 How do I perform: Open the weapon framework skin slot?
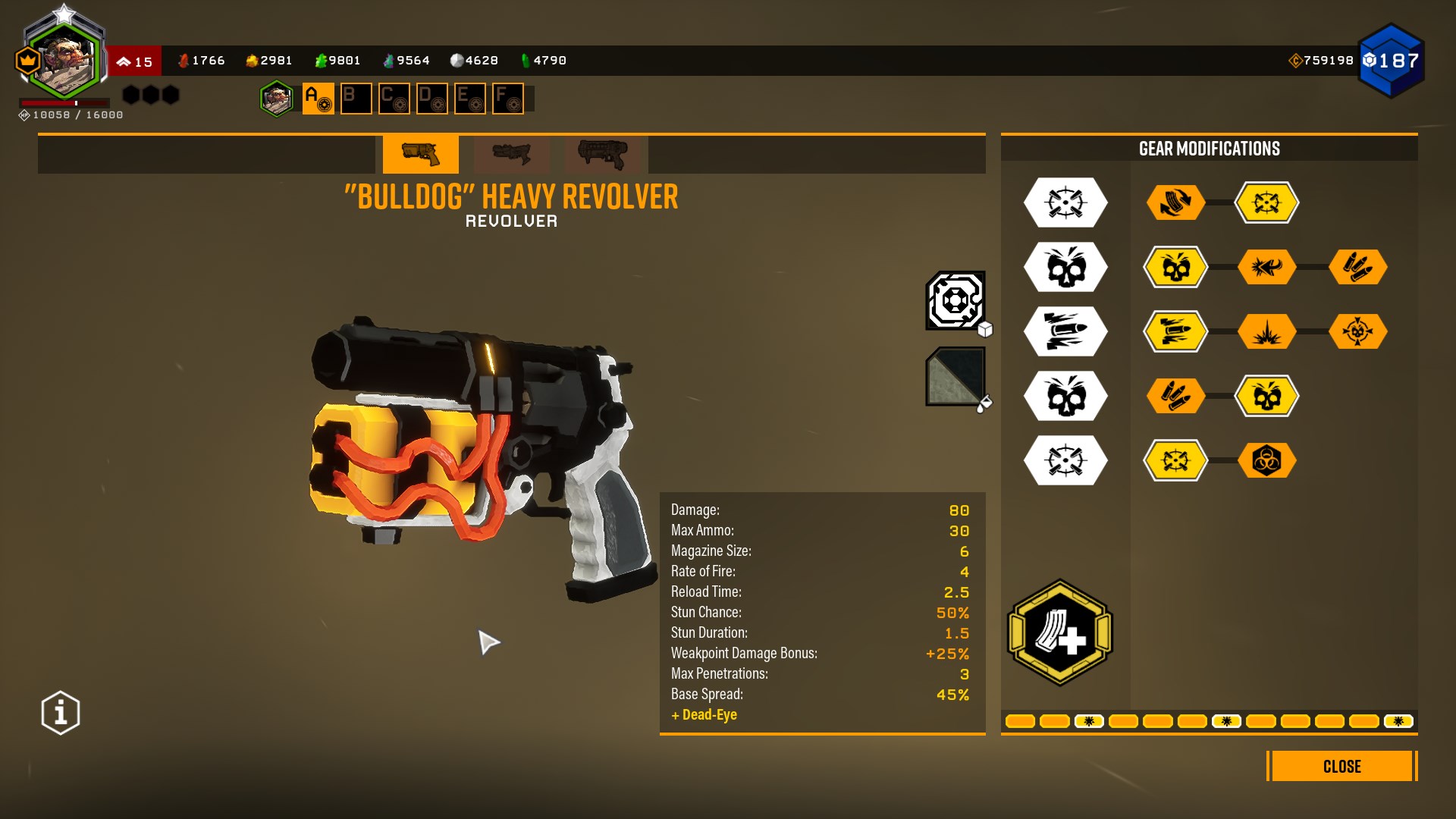click(955, 300)
